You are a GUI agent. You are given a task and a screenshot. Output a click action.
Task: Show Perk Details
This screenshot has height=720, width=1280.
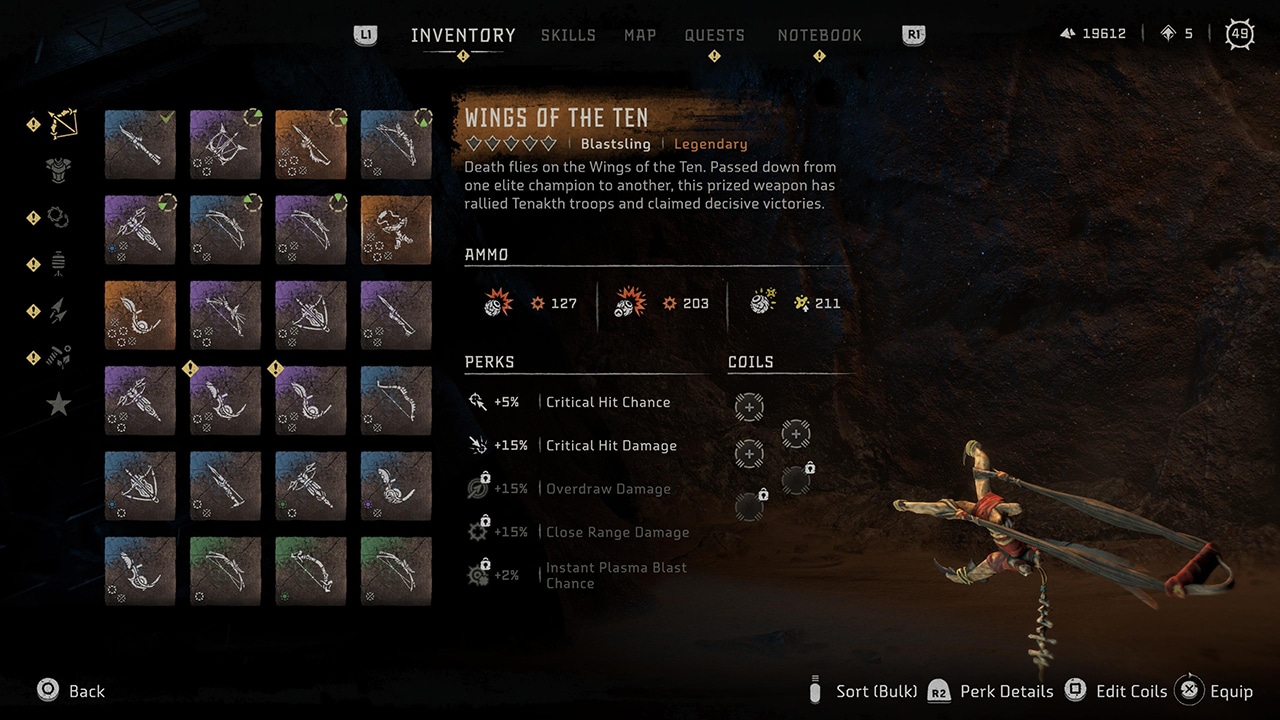(1006, 691)
